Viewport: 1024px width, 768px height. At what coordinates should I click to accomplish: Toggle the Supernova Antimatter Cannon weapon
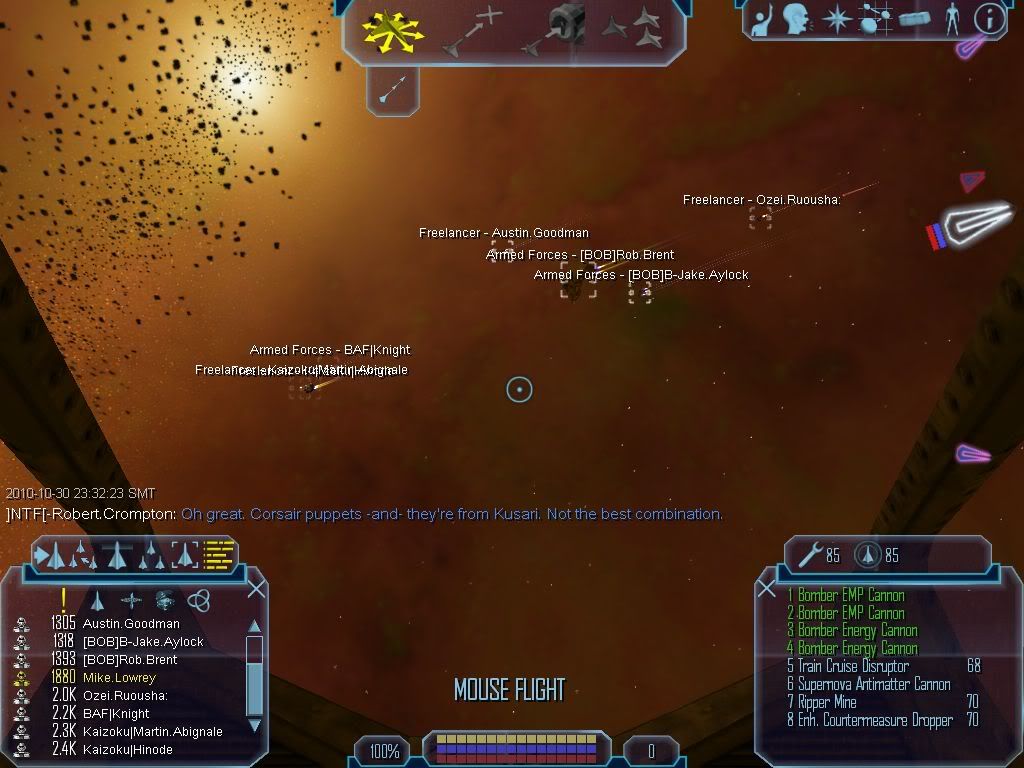[x=873, y=684]
